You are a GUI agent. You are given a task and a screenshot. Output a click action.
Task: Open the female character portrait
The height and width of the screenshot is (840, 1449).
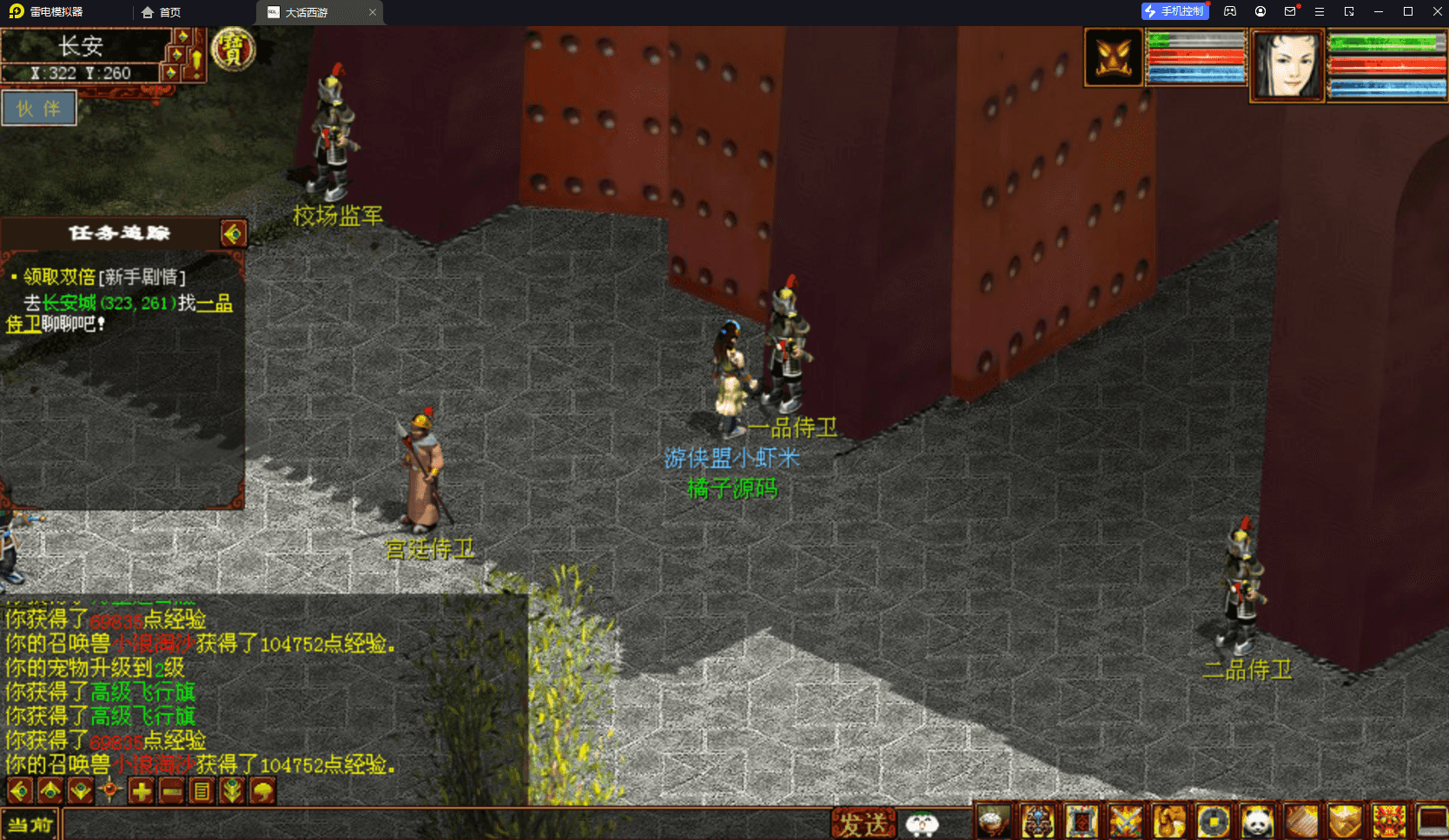tap(1287, 65)
